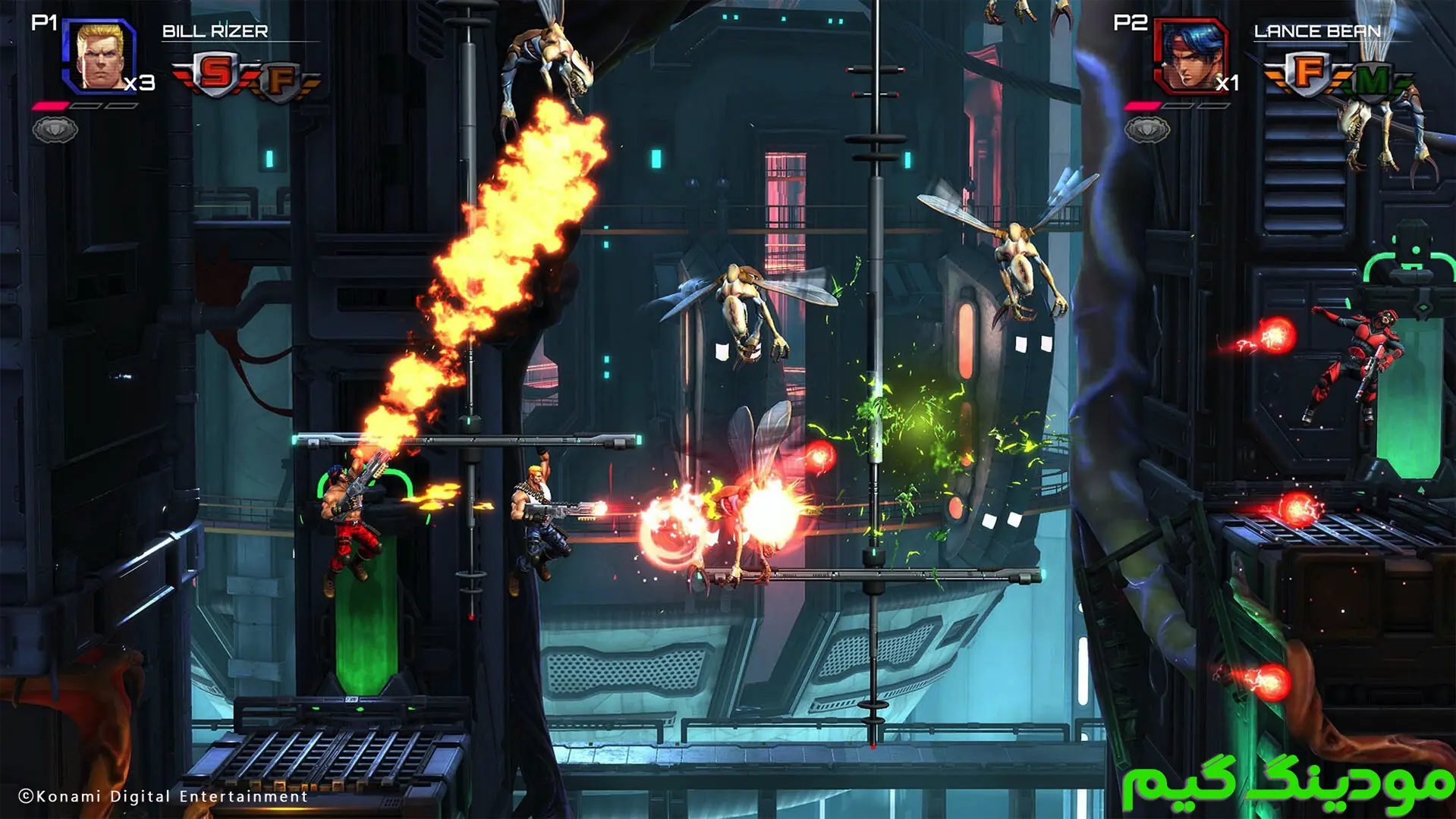This screenshot has width=1456, height=819.
Task: Select Lance Bean's player portrait
Action: coord(1190,55)
